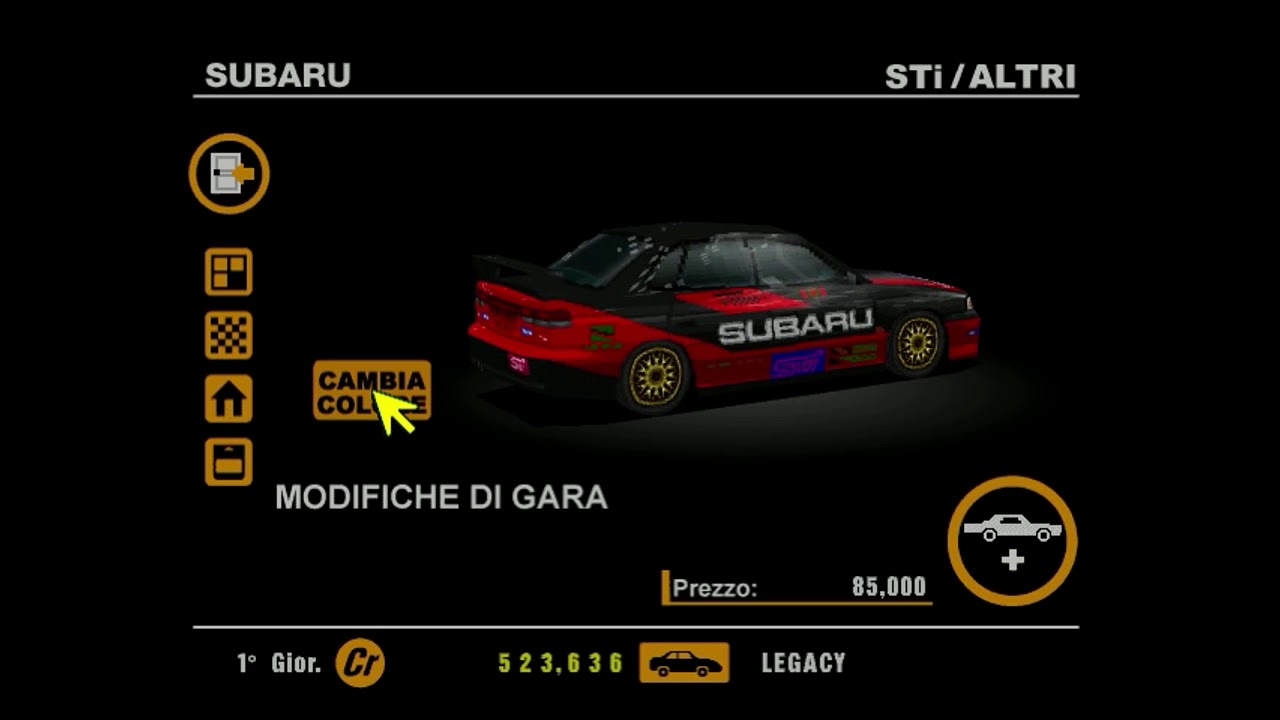Buy modification with car plus button

click(1012, 540)
